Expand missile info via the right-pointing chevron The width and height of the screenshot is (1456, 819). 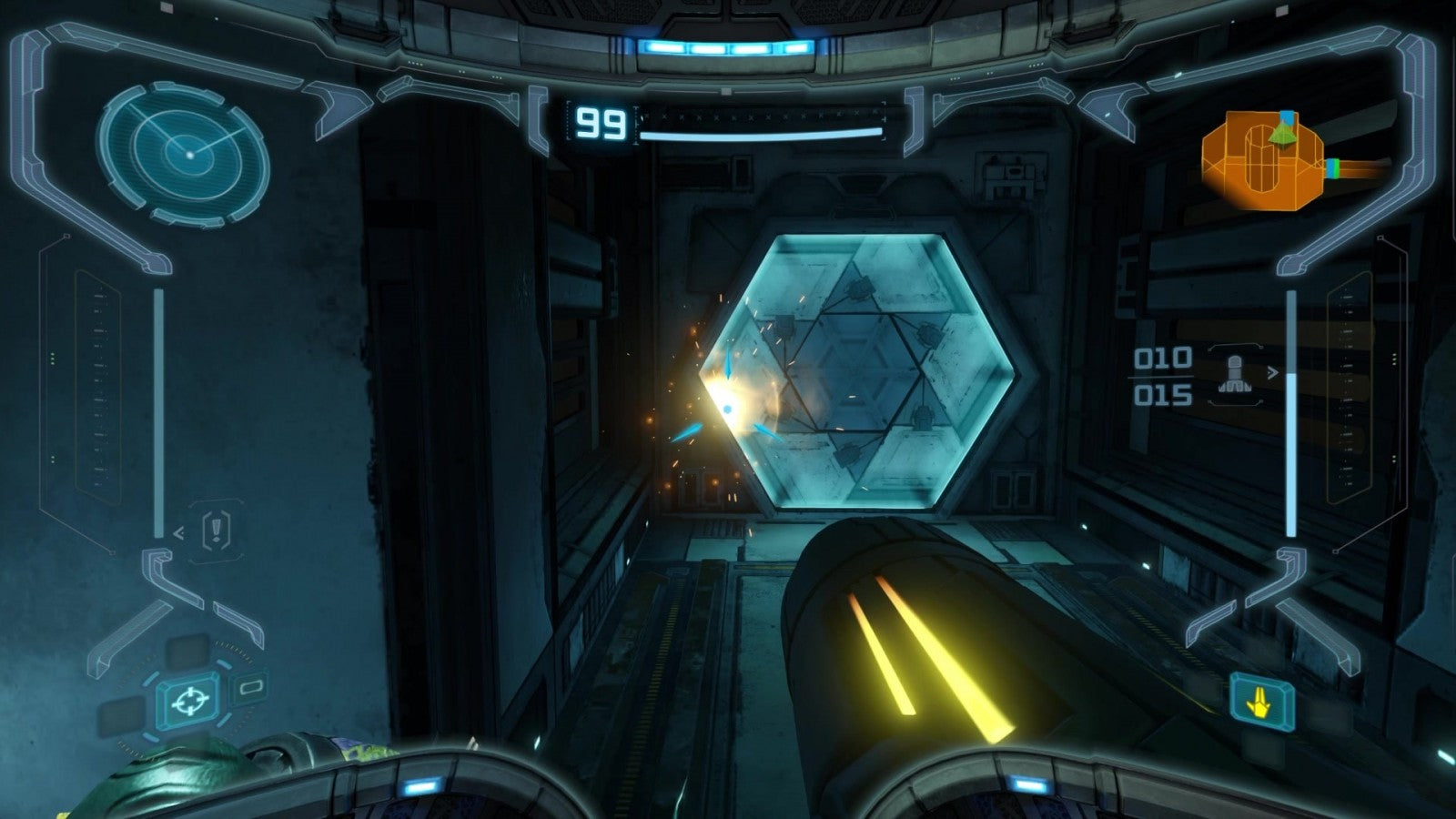point(1272,372)
